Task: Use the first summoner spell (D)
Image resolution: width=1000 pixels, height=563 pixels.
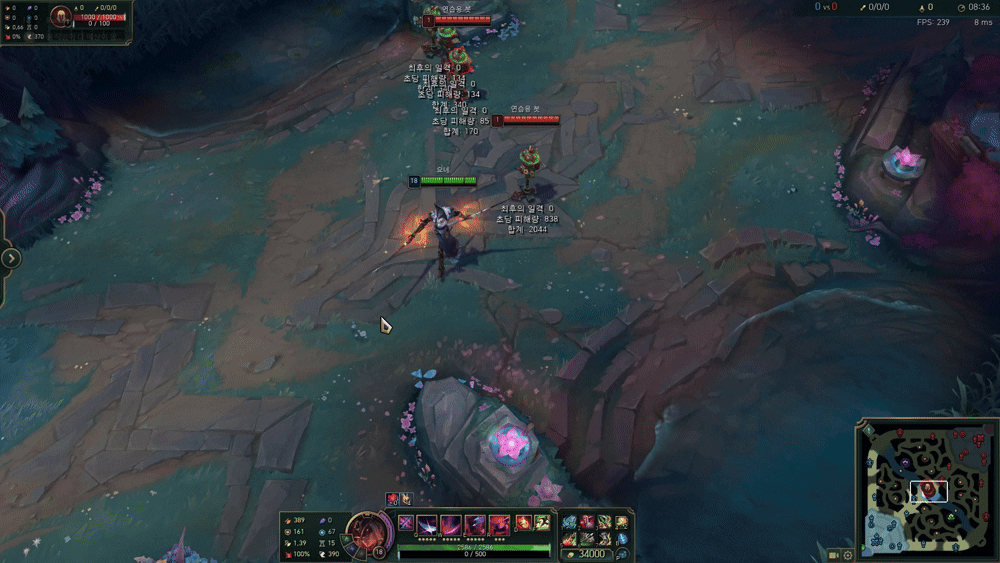Action: click(523, 522)
